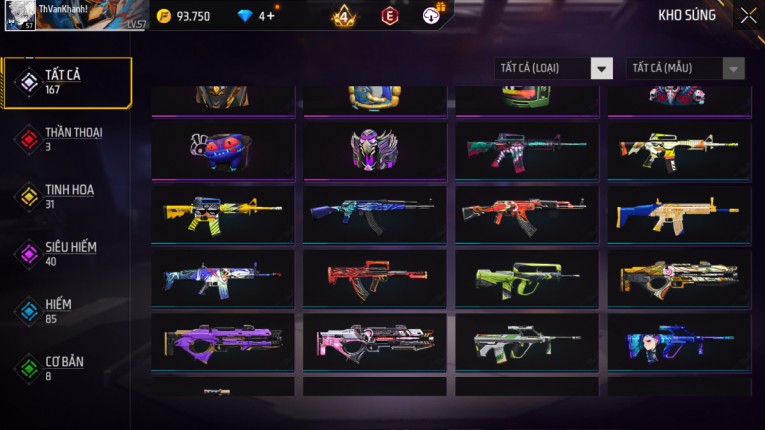Switch to the Hiếm tab
The width and height of the screenshot is (765, 430).
(67, 311)
